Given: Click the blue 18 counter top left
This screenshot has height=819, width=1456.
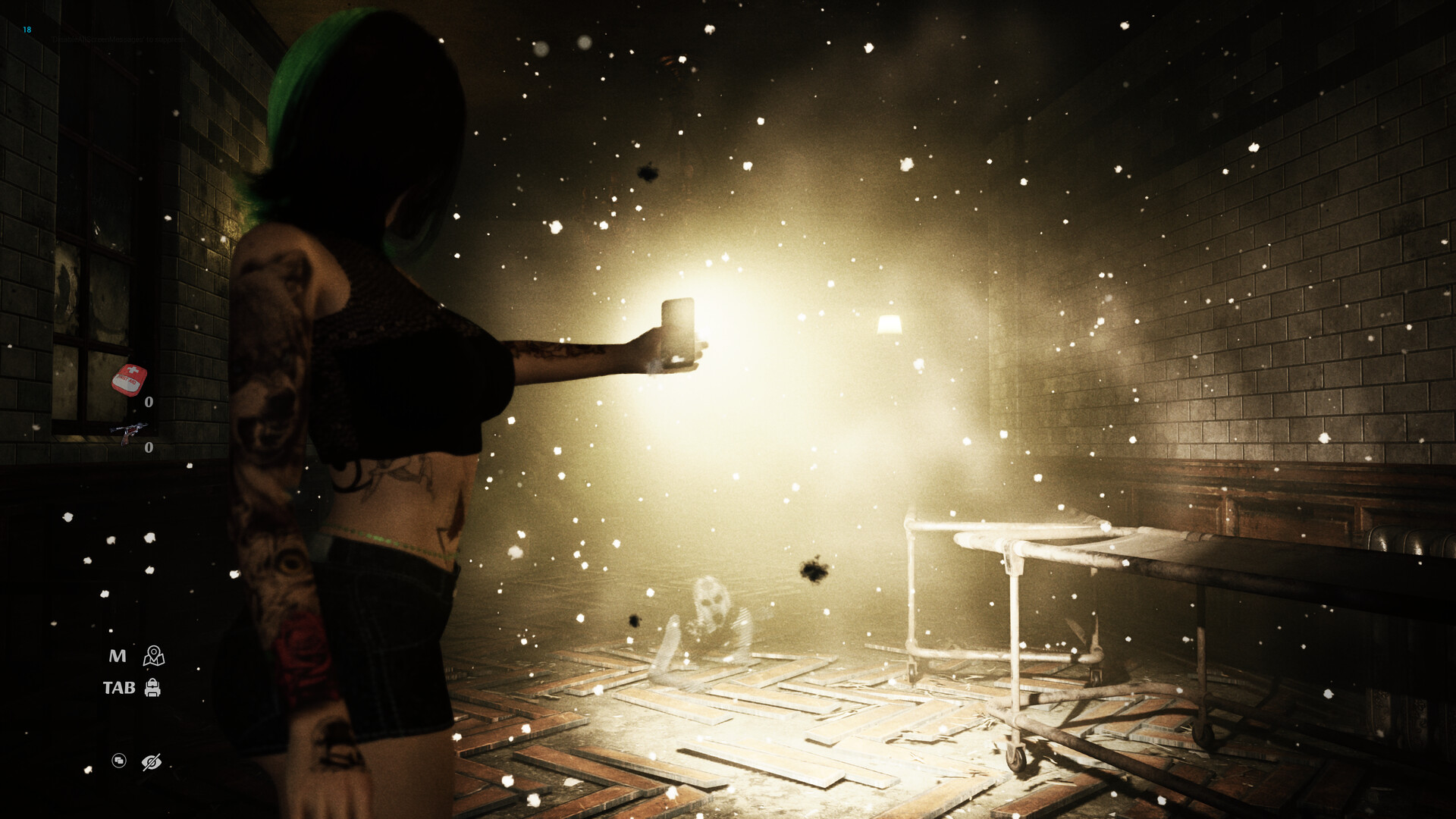Looking at the screenshot, I should tap(27, 29).
